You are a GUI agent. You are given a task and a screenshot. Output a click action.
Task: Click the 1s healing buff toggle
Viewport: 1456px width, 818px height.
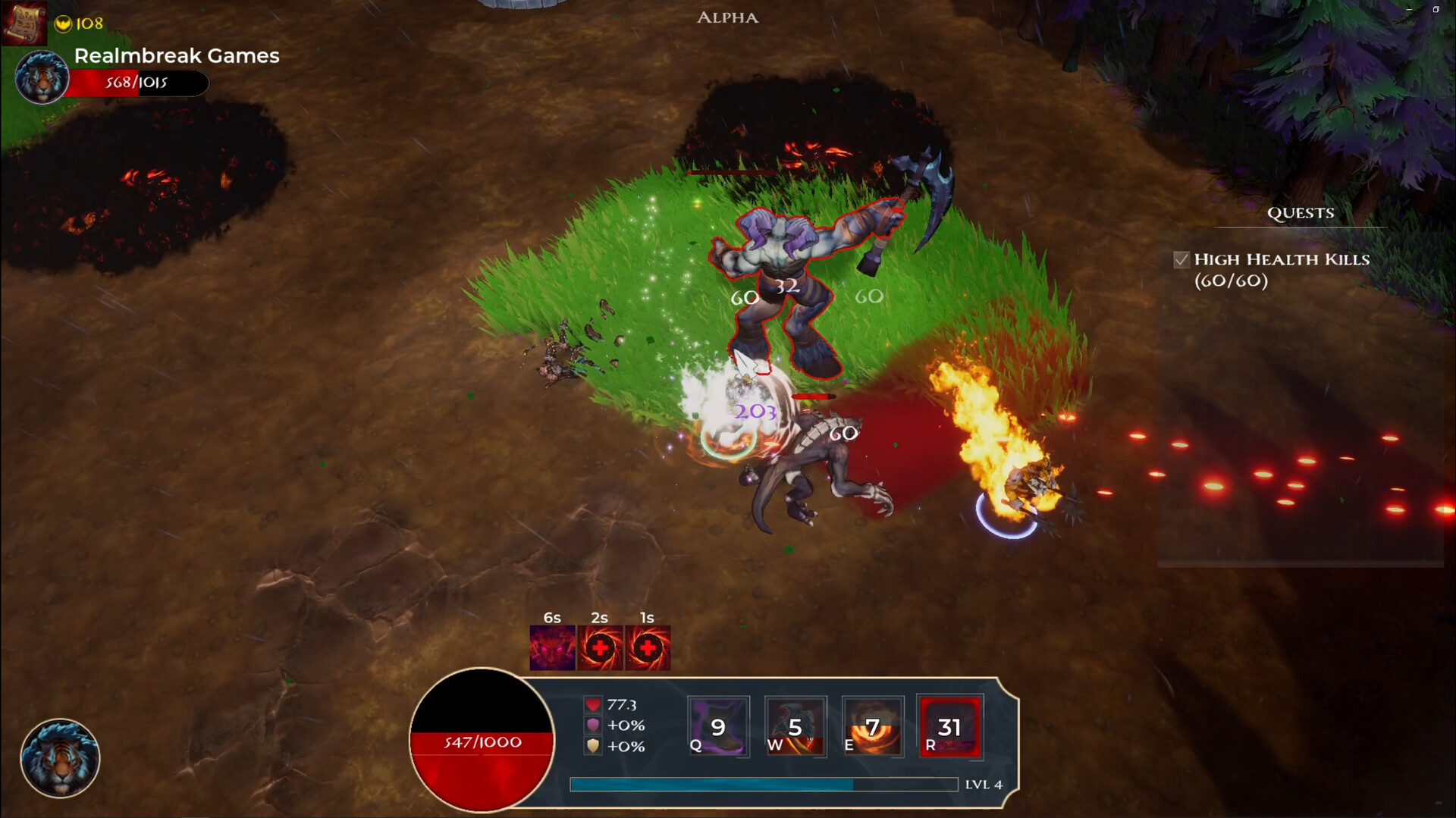649,647
